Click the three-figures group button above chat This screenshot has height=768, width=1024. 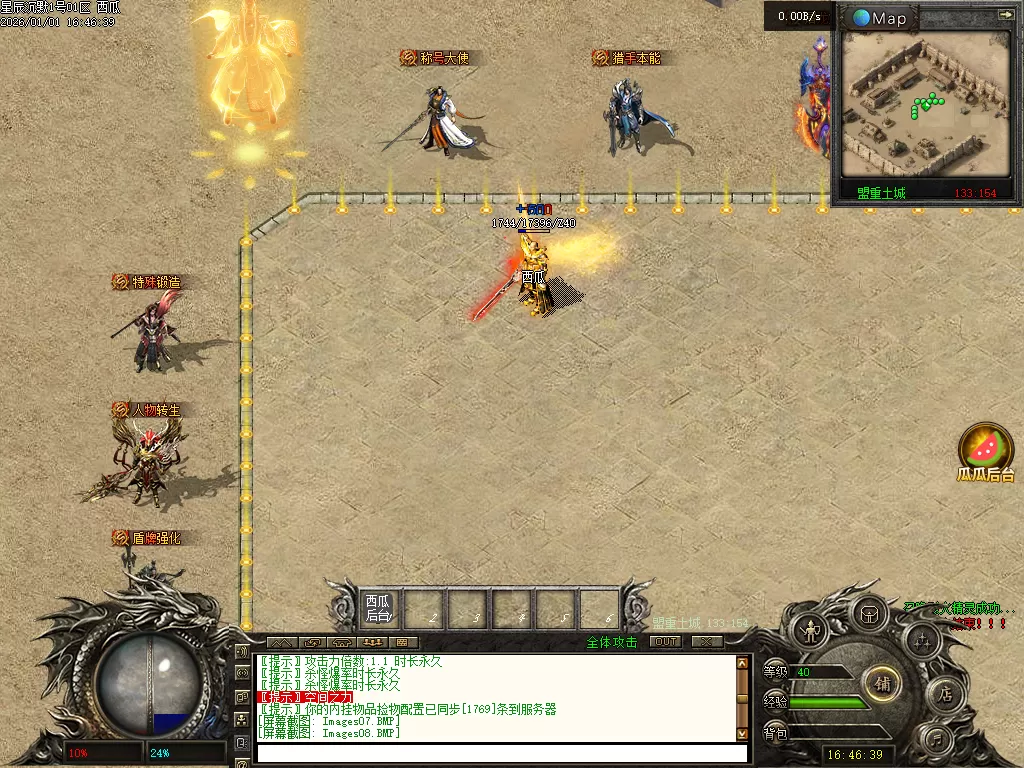click(x=372, y=642)
